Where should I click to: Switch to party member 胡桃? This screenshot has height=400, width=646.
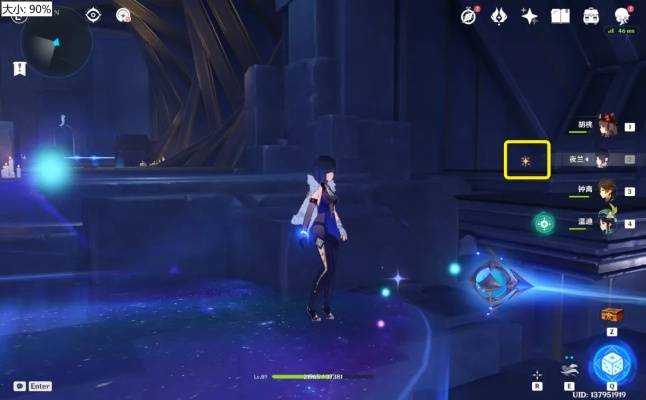(x=605, y=126)
